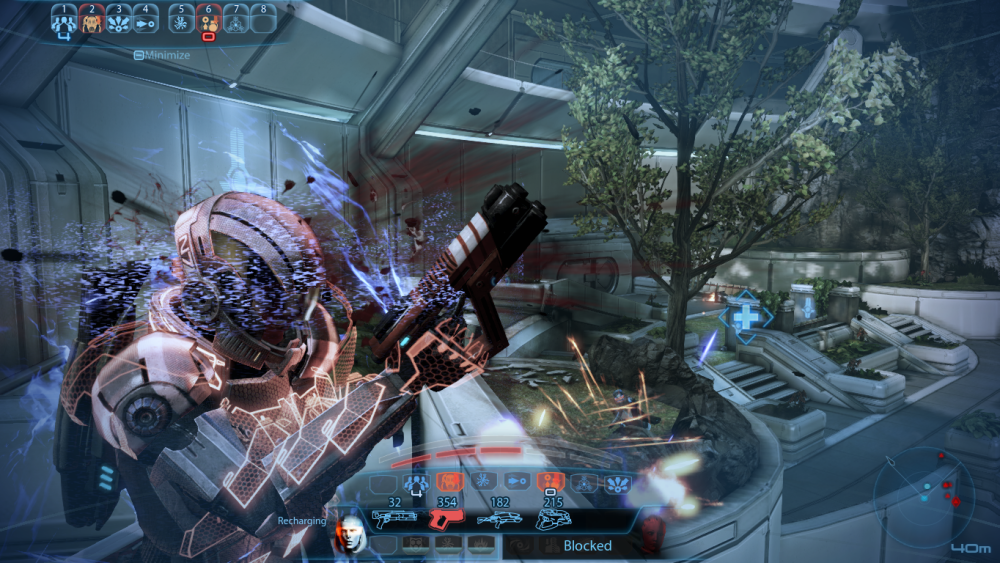This screenshot has width=1000, height=563.
Task: Select quick slot 7 power
Action: pos(237,19)
